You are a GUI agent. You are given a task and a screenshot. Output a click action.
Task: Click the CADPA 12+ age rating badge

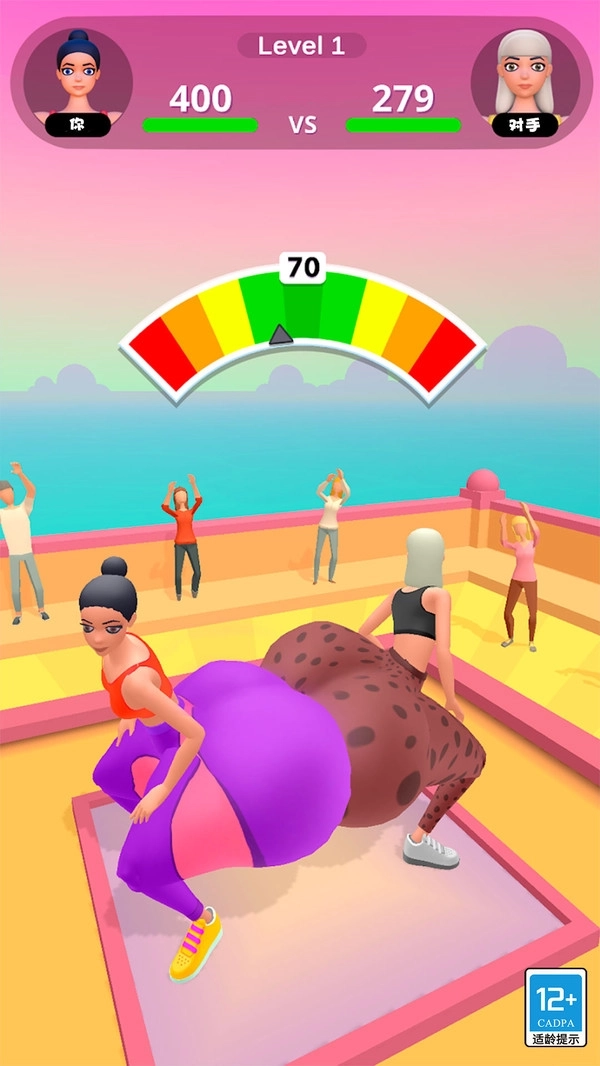tap(556, 1006)
